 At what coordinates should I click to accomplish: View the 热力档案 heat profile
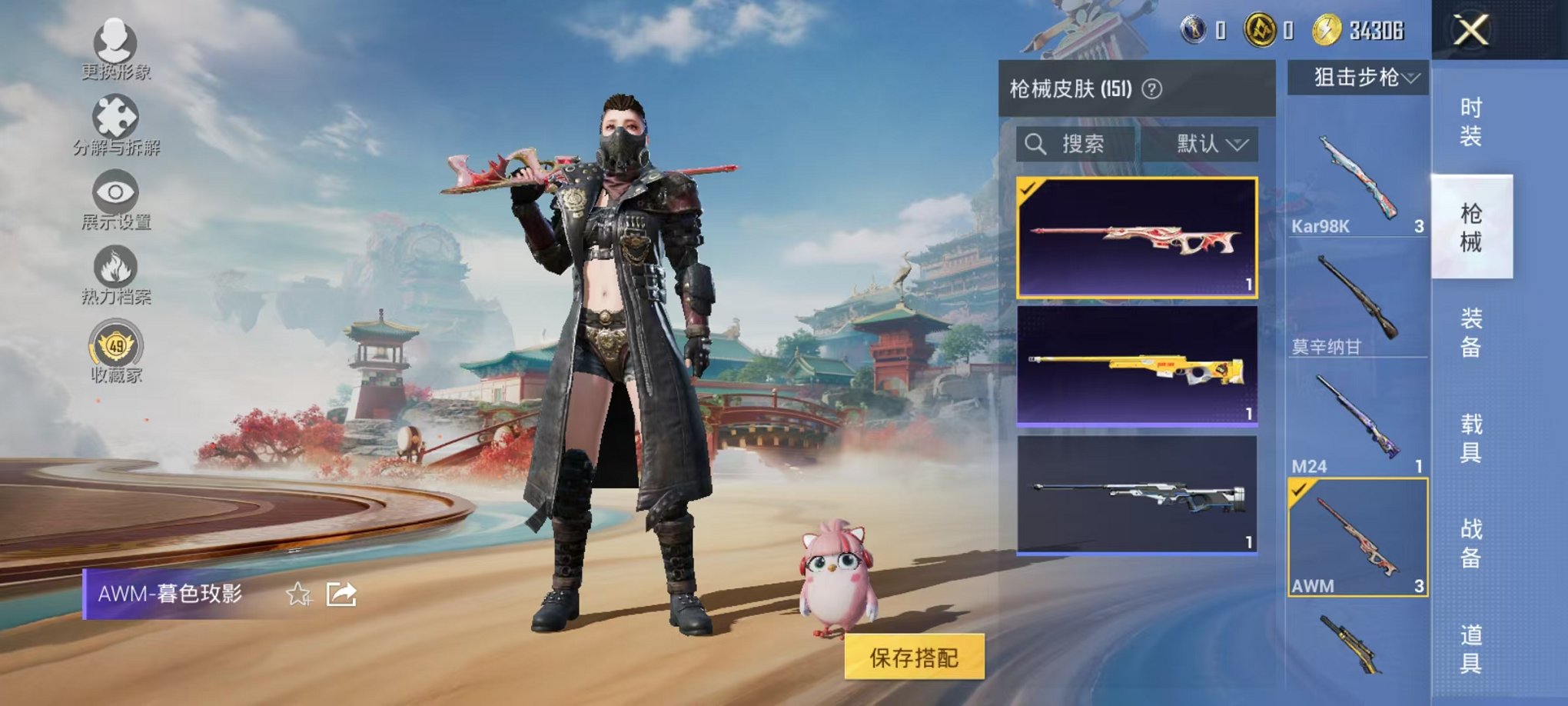(114, 271)
